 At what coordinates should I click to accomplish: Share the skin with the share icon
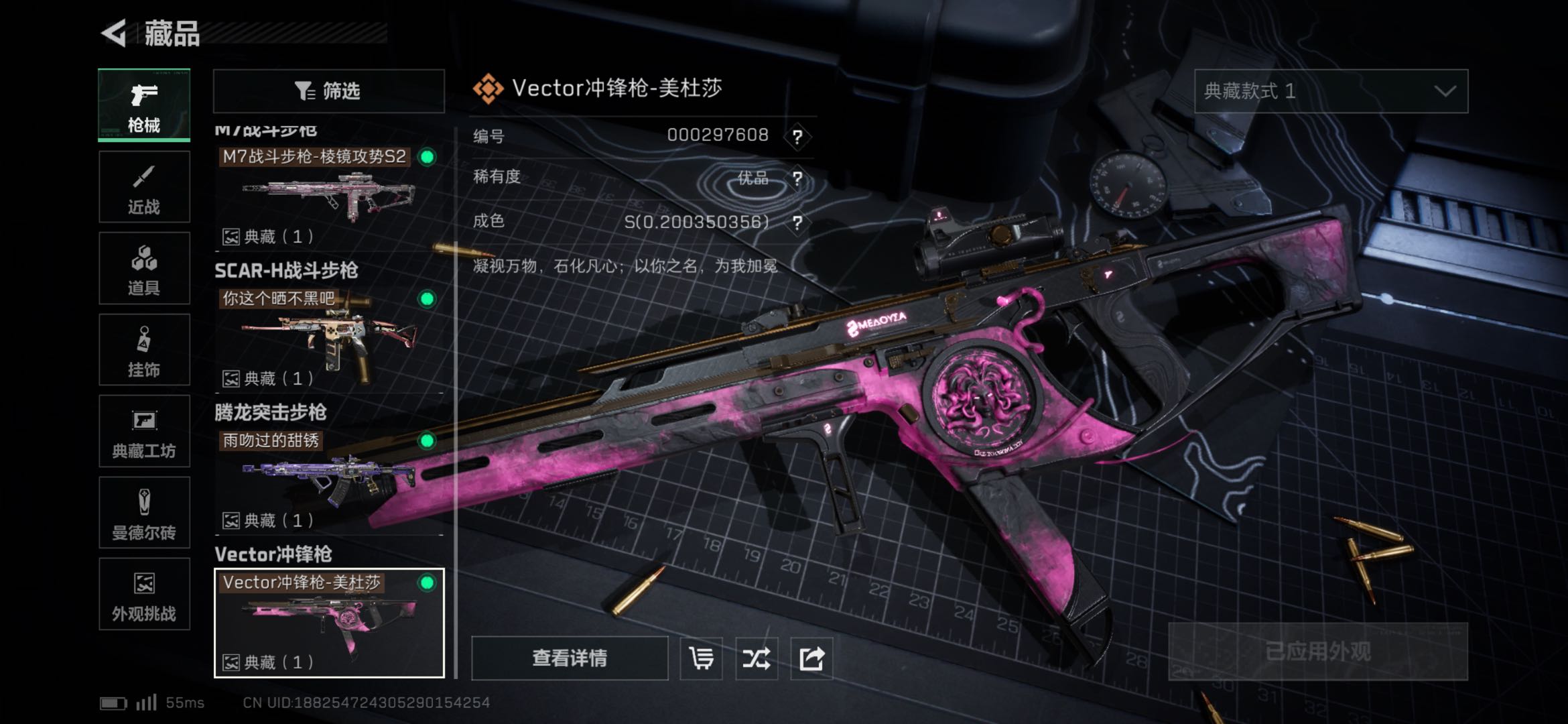click(x=811, y=658)
